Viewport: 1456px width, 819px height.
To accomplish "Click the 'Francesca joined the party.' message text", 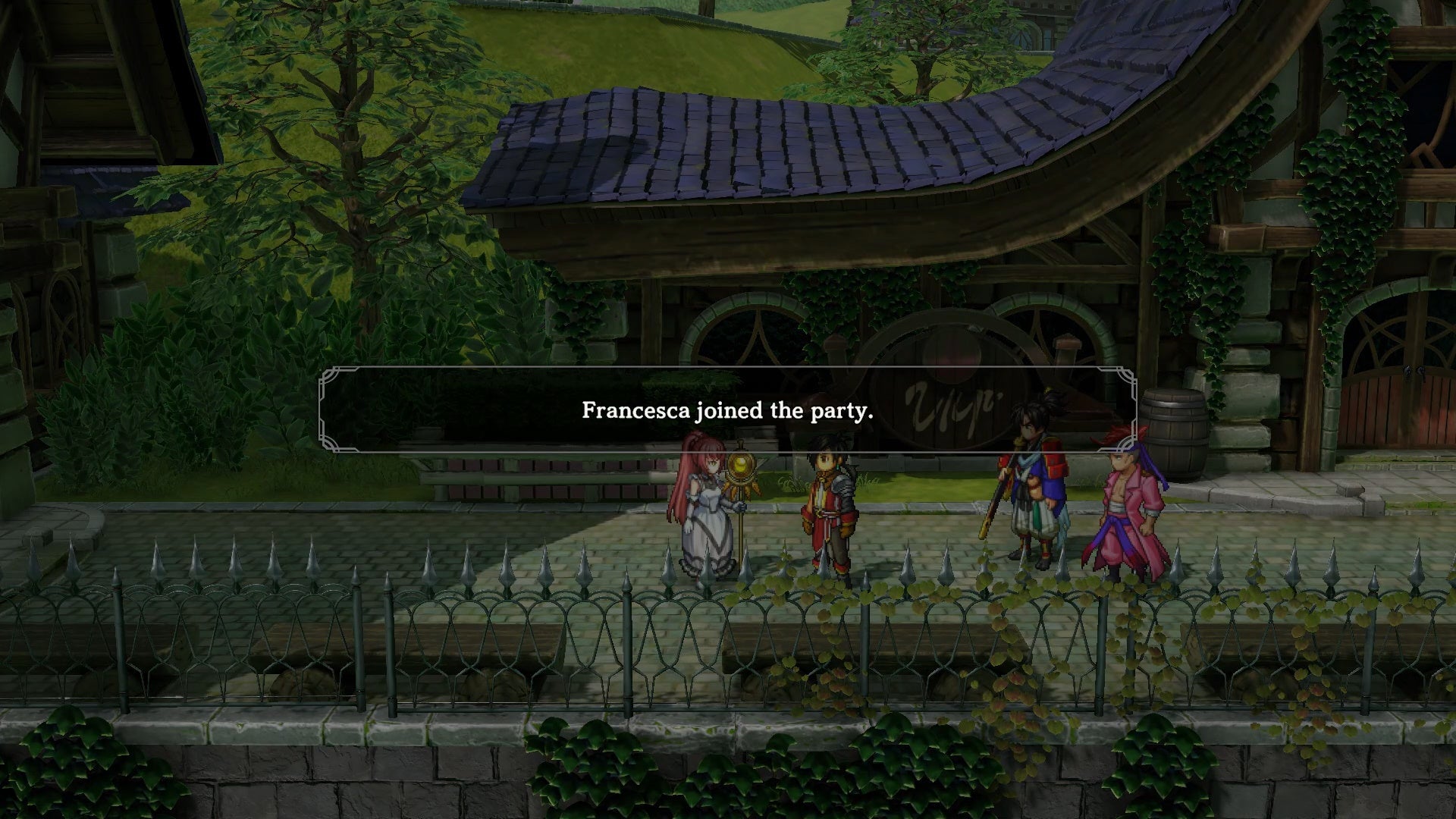I will pyautogui.click(x=726, y=411).
